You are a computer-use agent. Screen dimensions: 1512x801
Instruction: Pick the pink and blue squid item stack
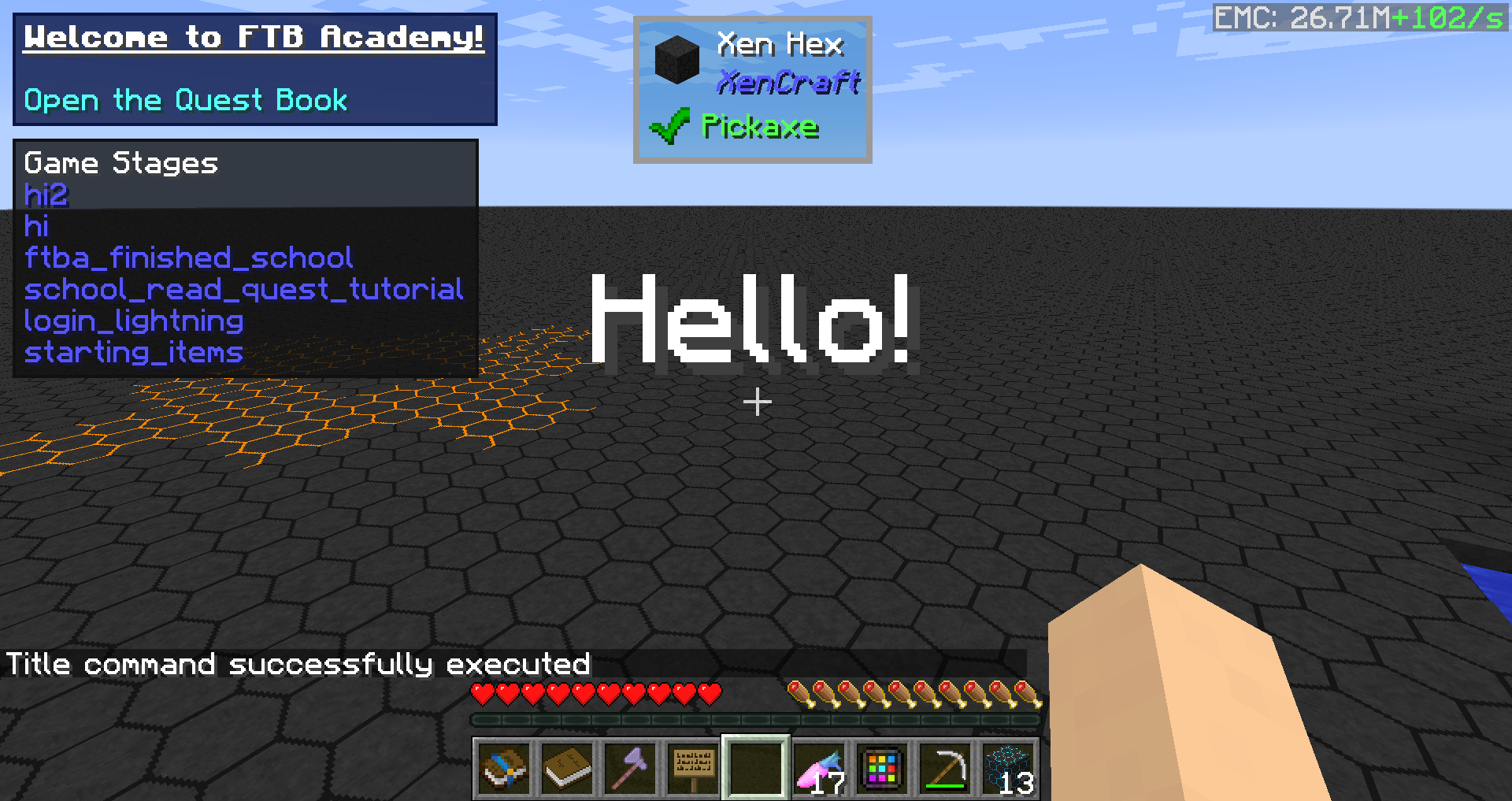(x=820, y=768)
